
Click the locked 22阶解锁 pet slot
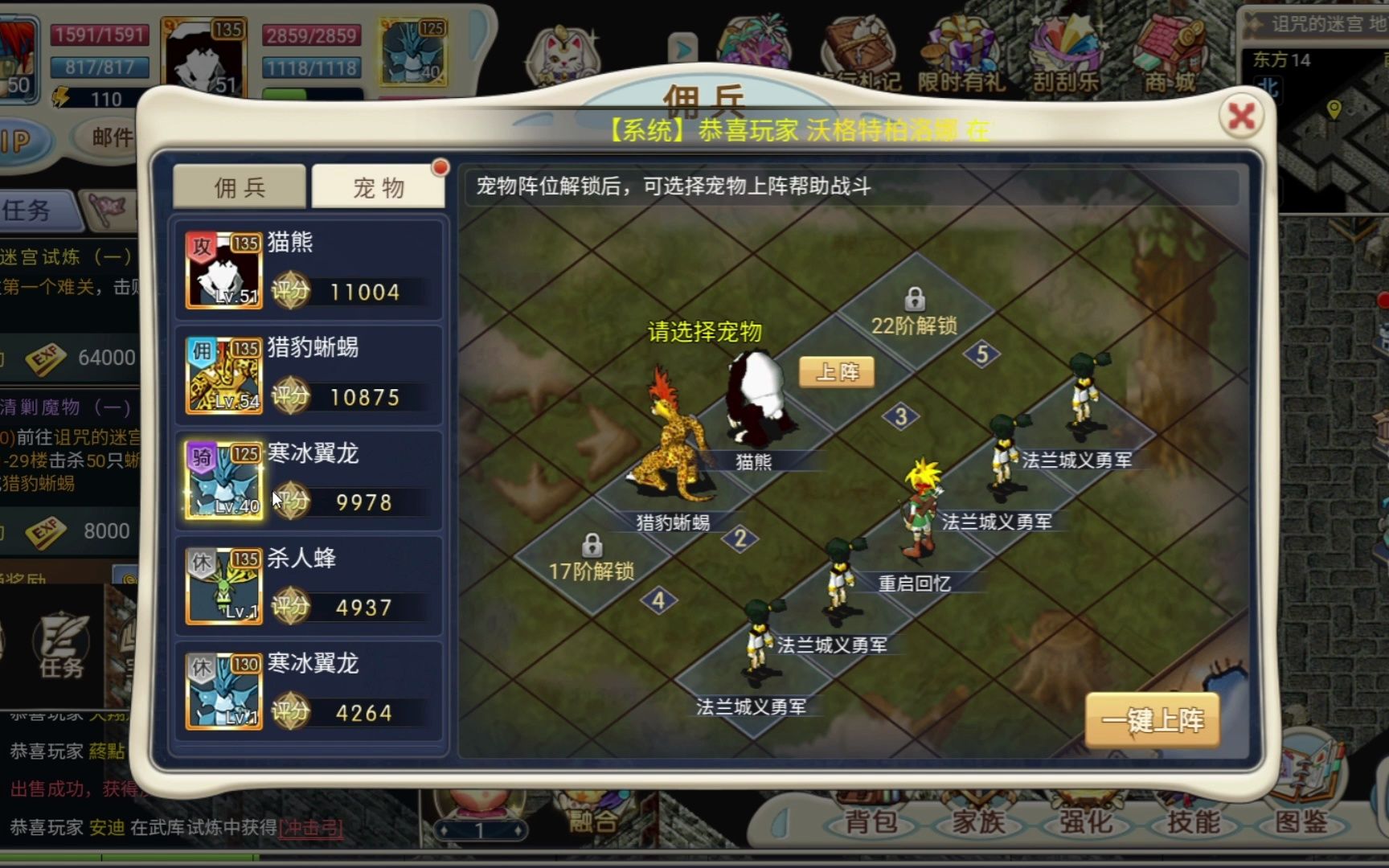coord(916,304)
